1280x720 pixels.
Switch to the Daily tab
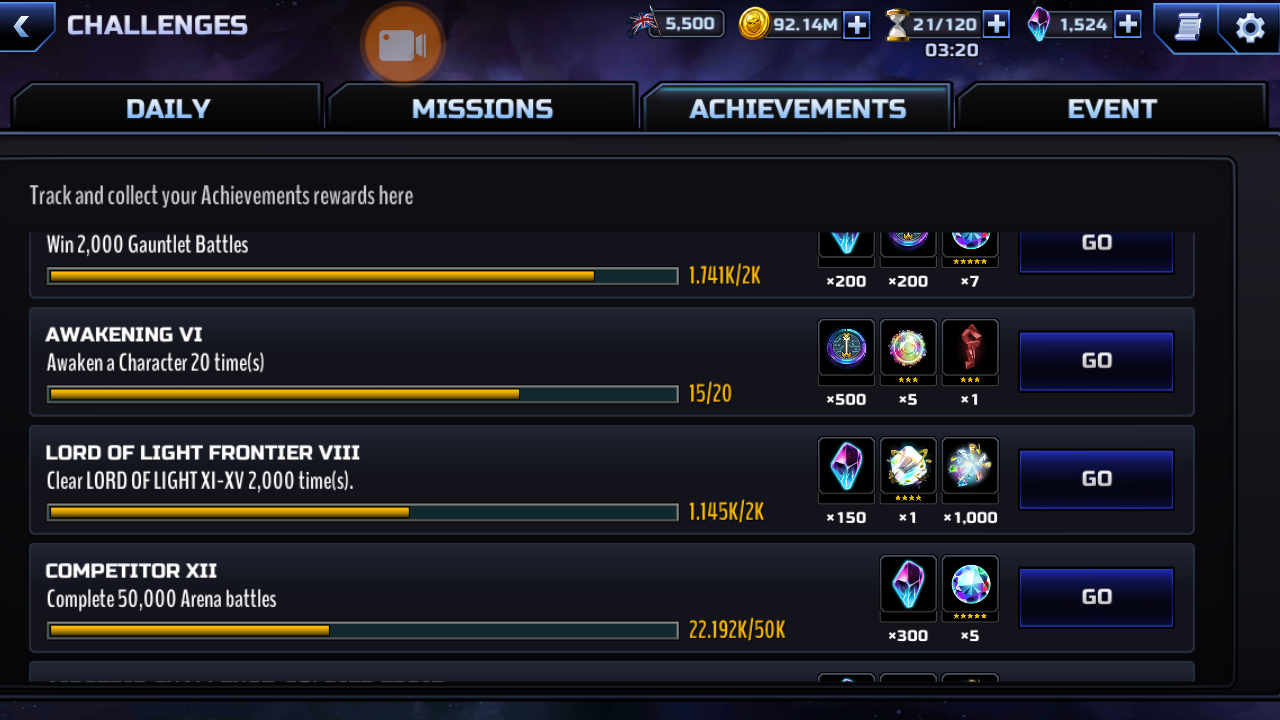point(167,108)
